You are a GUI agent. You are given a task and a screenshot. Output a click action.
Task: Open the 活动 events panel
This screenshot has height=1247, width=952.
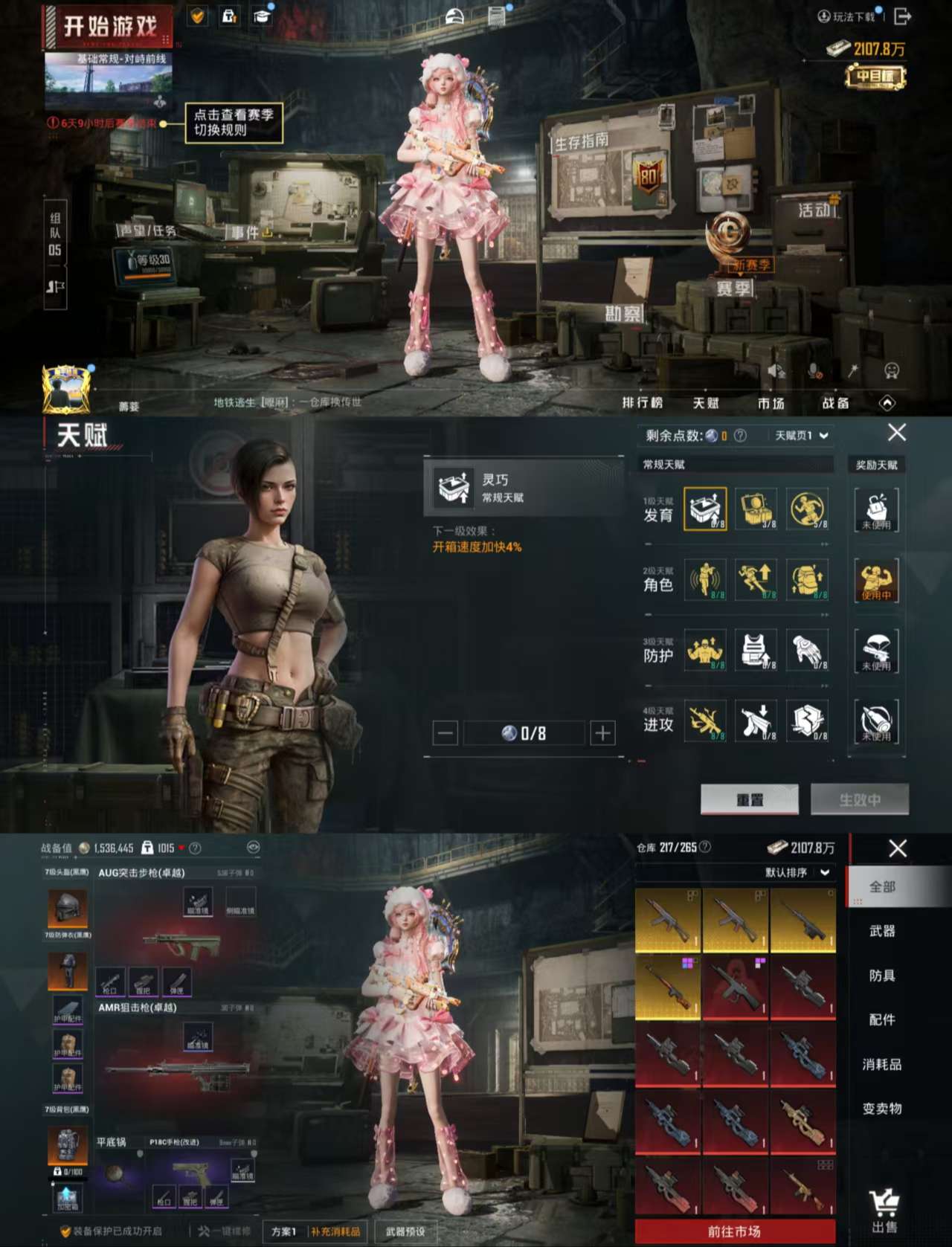click(815, 210)
